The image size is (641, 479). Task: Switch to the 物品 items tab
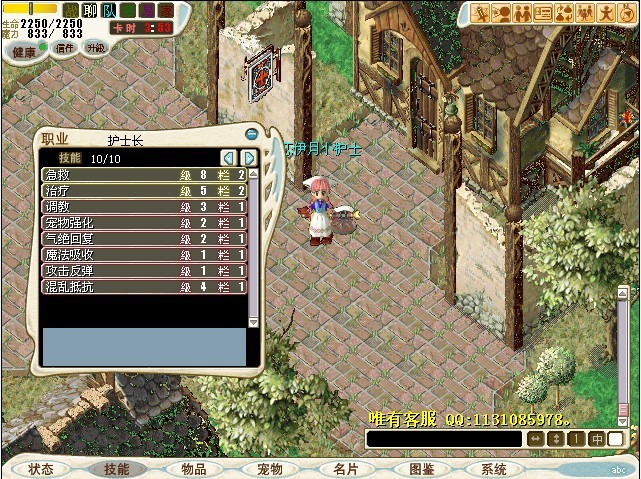[x=194, y=469]
